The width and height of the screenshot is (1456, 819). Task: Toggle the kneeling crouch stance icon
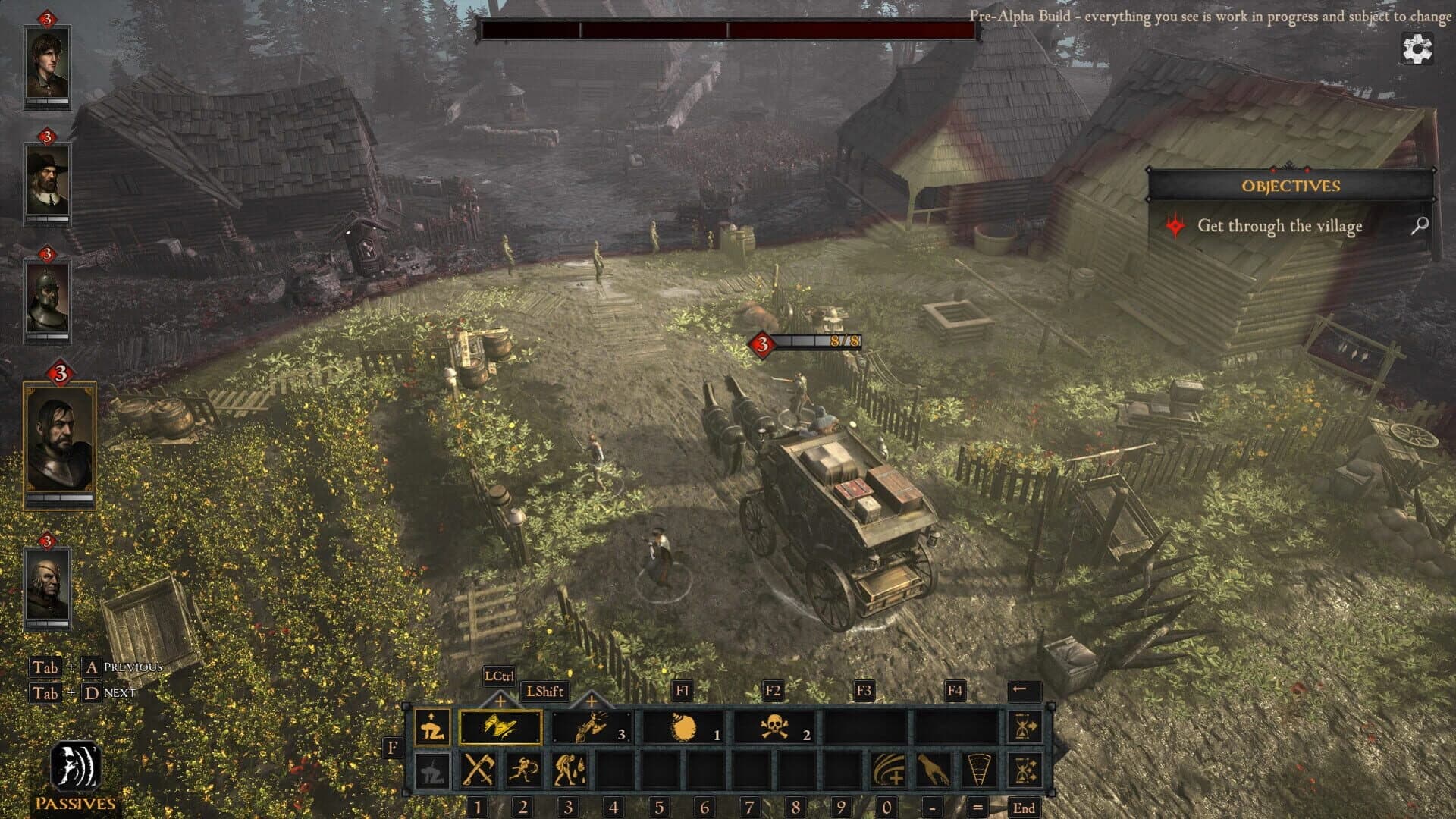[x=431, y=726]
